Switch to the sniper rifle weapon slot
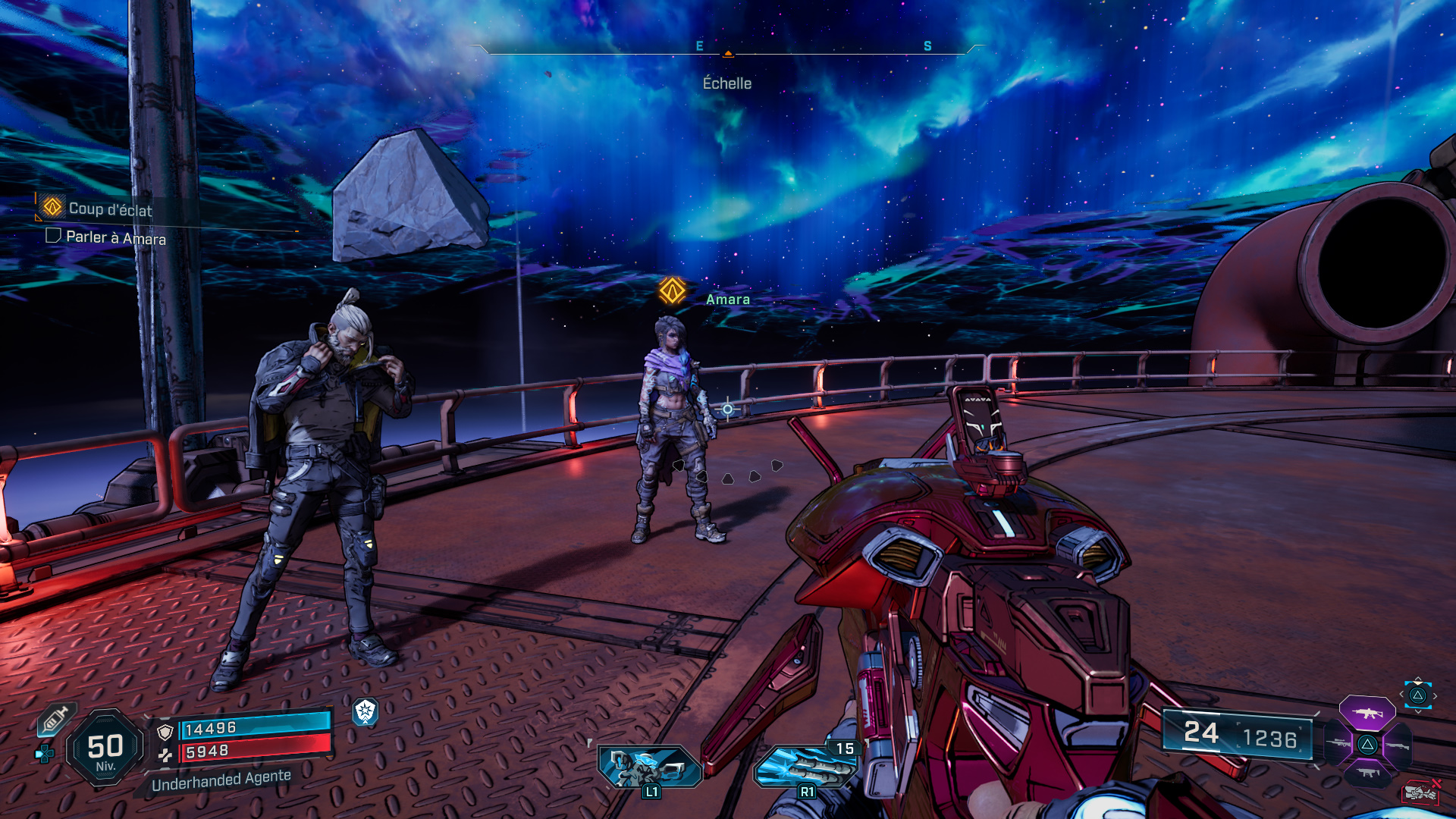 [1338, 745]
